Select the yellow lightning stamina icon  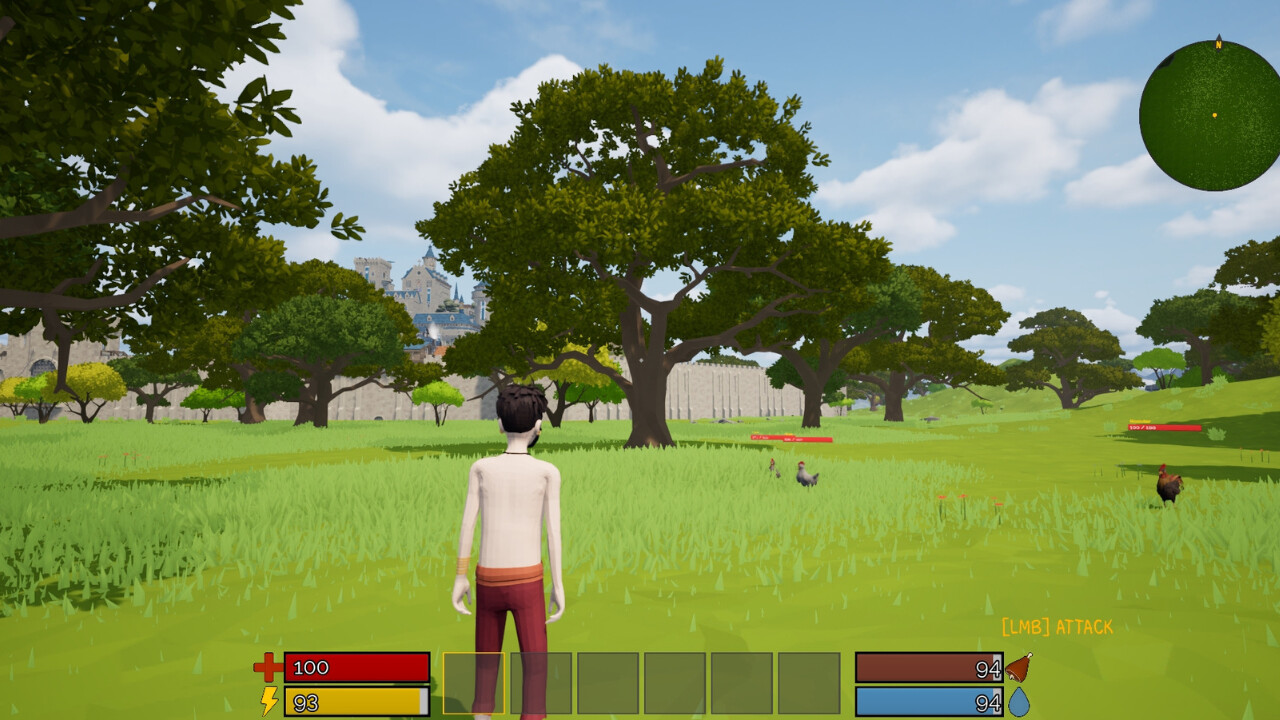click(x=267, y=701)
